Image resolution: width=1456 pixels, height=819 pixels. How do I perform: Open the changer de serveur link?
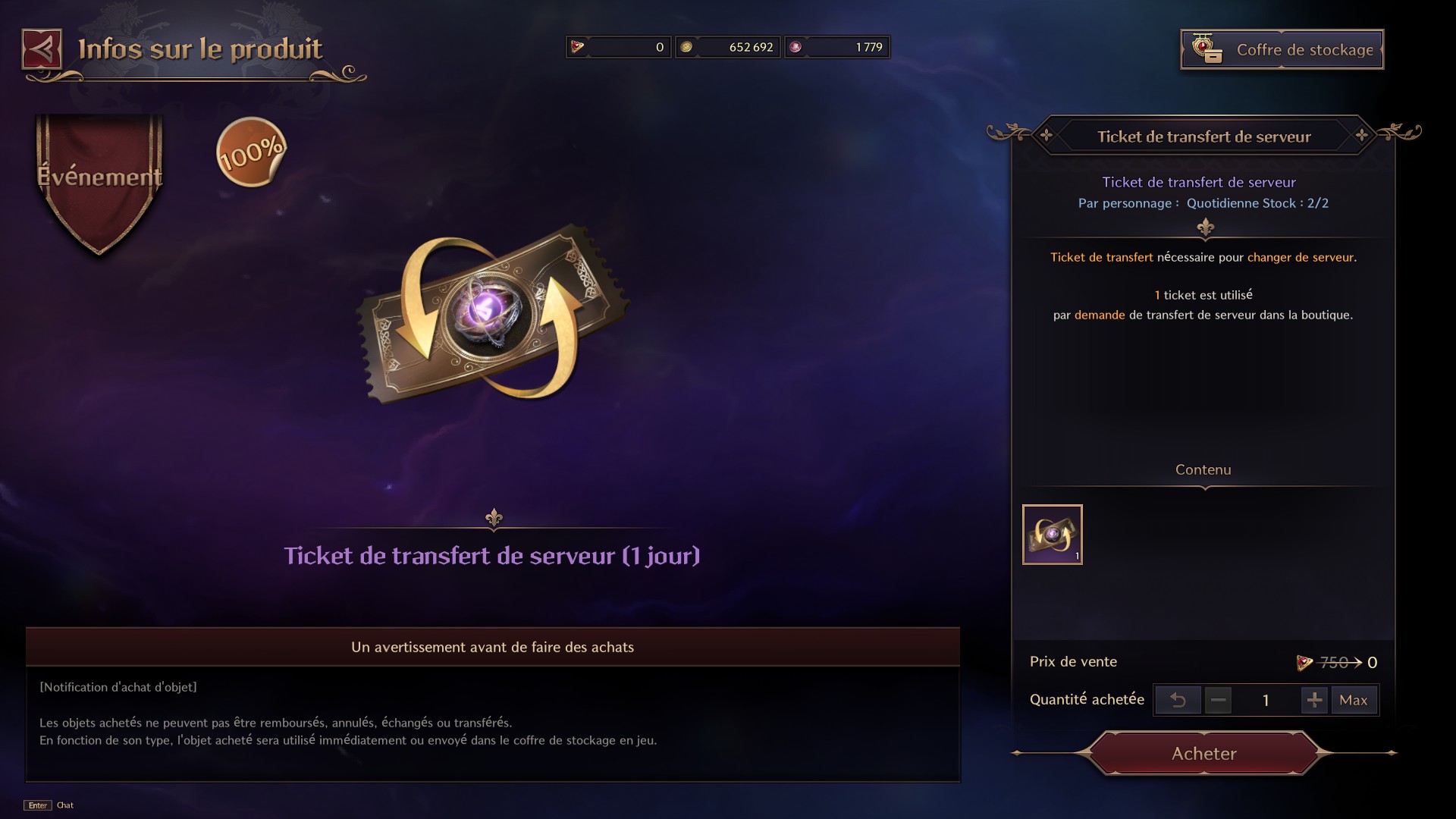coord(1301,257)
